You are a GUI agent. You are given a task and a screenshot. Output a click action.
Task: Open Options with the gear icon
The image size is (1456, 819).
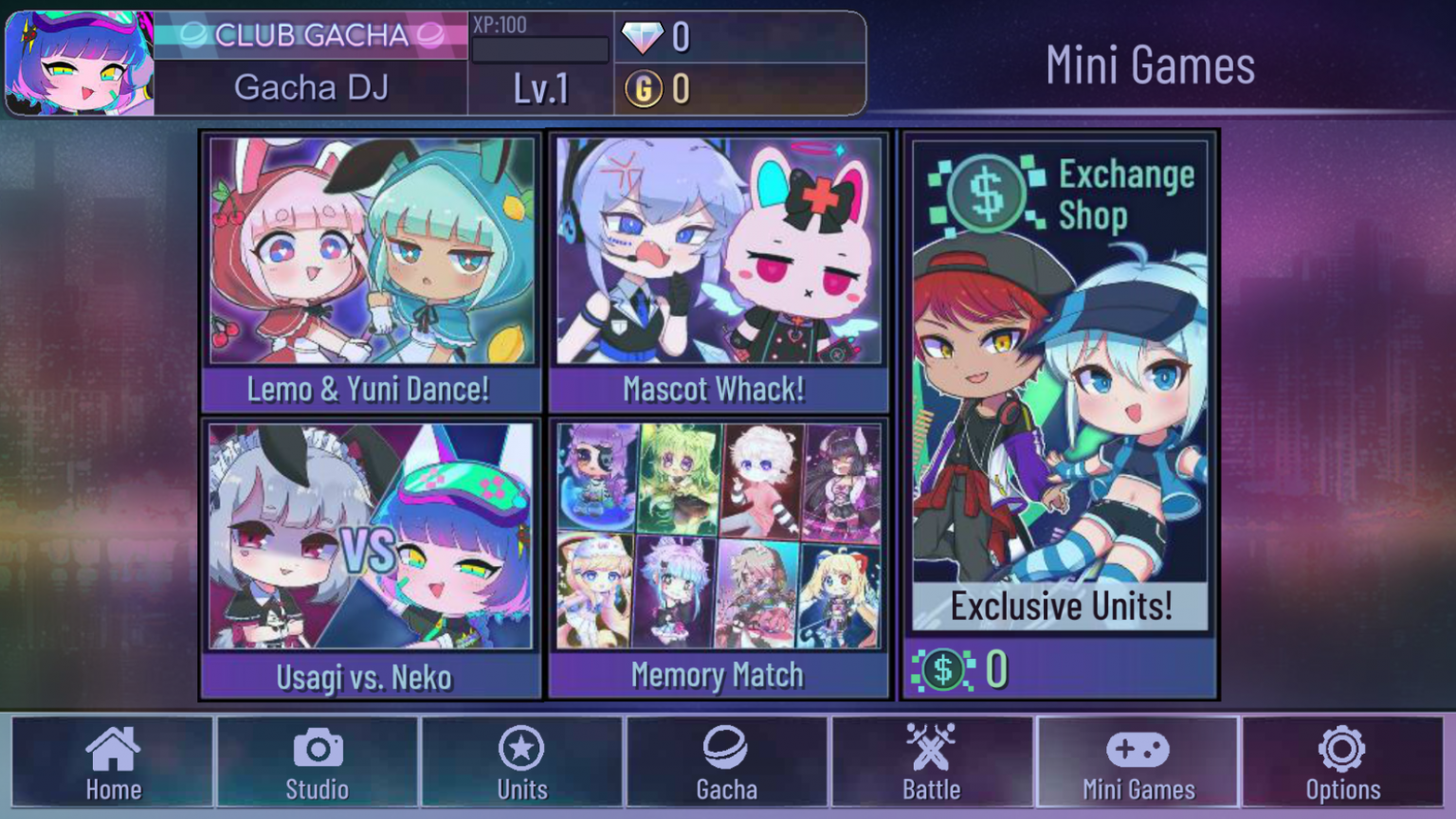coord(1339,749)
